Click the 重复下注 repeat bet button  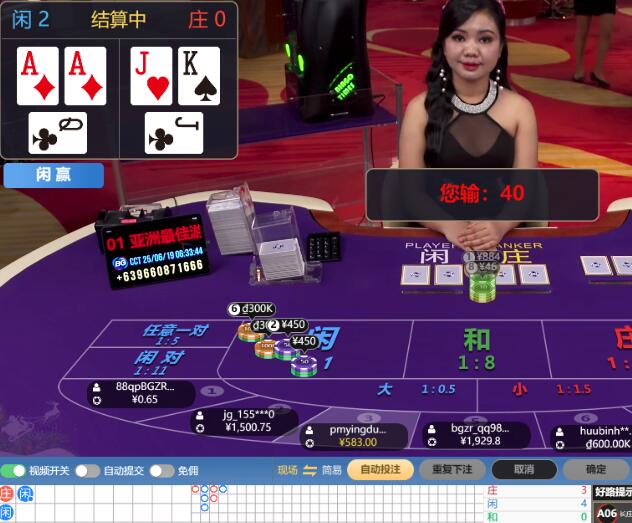[x=452, y=469]
